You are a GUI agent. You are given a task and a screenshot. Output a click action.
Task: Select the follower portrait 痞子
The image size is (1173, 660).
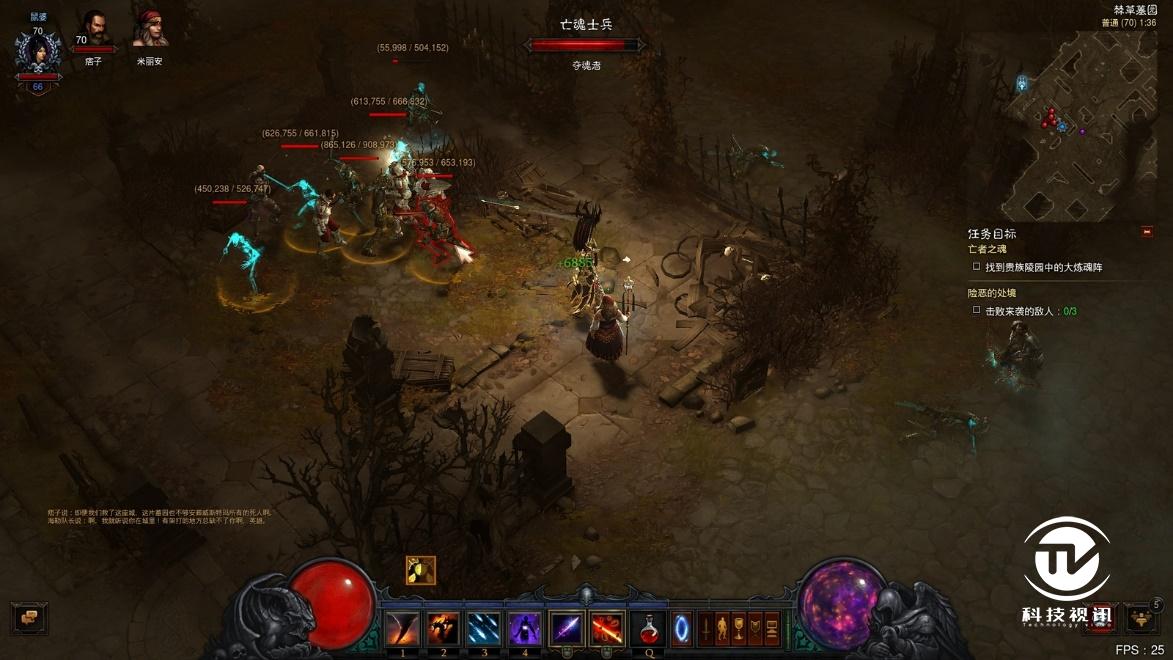94,30
